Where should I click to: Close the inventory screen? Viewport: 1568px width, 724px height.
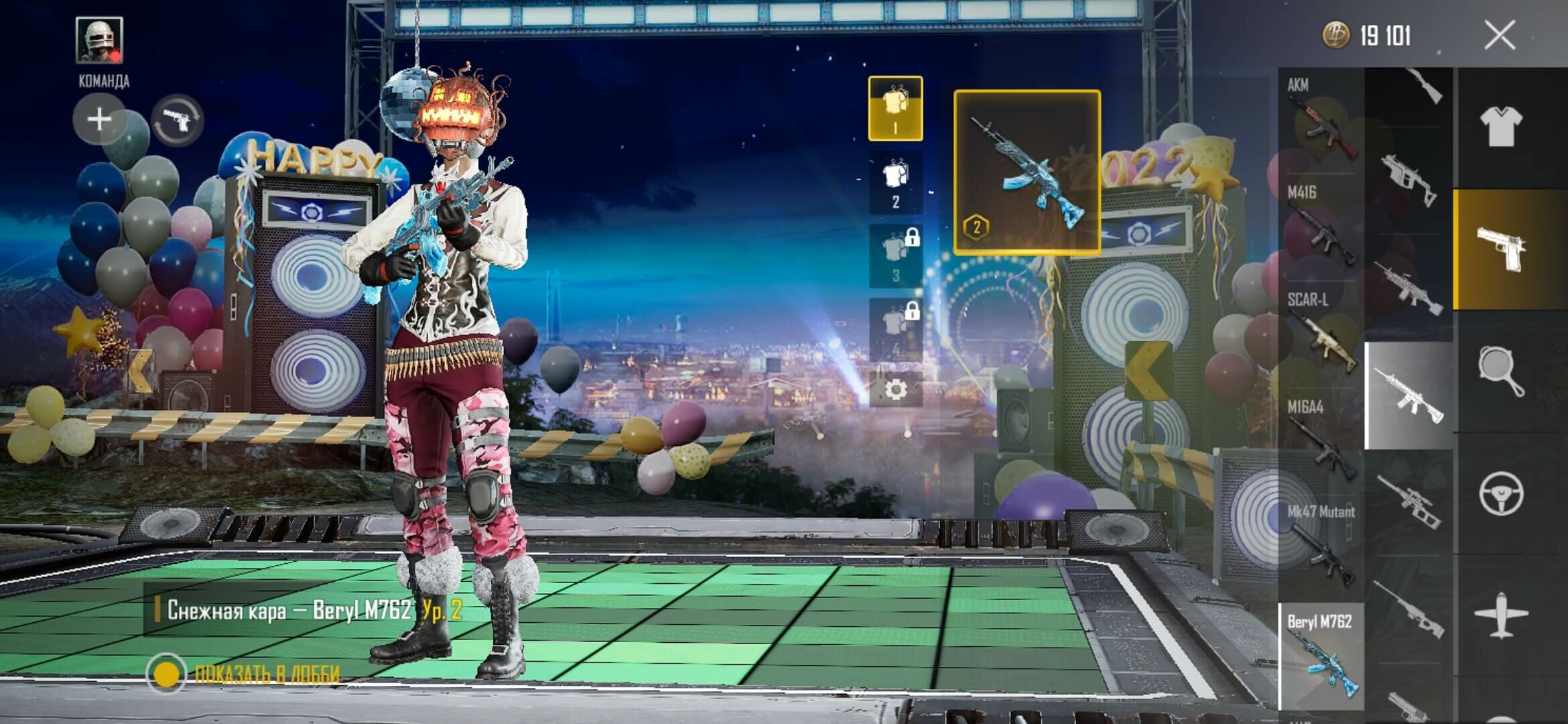coord(1499,35)
